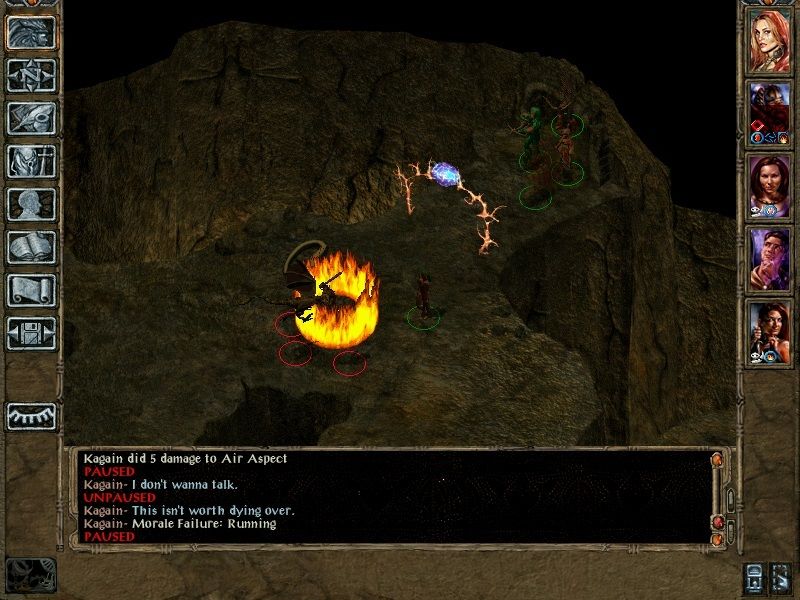Screen dimensions: 800x600
Task: Click the bottom orange gem on dialog window
Action: pyautogui.click(x=716, y=540)
